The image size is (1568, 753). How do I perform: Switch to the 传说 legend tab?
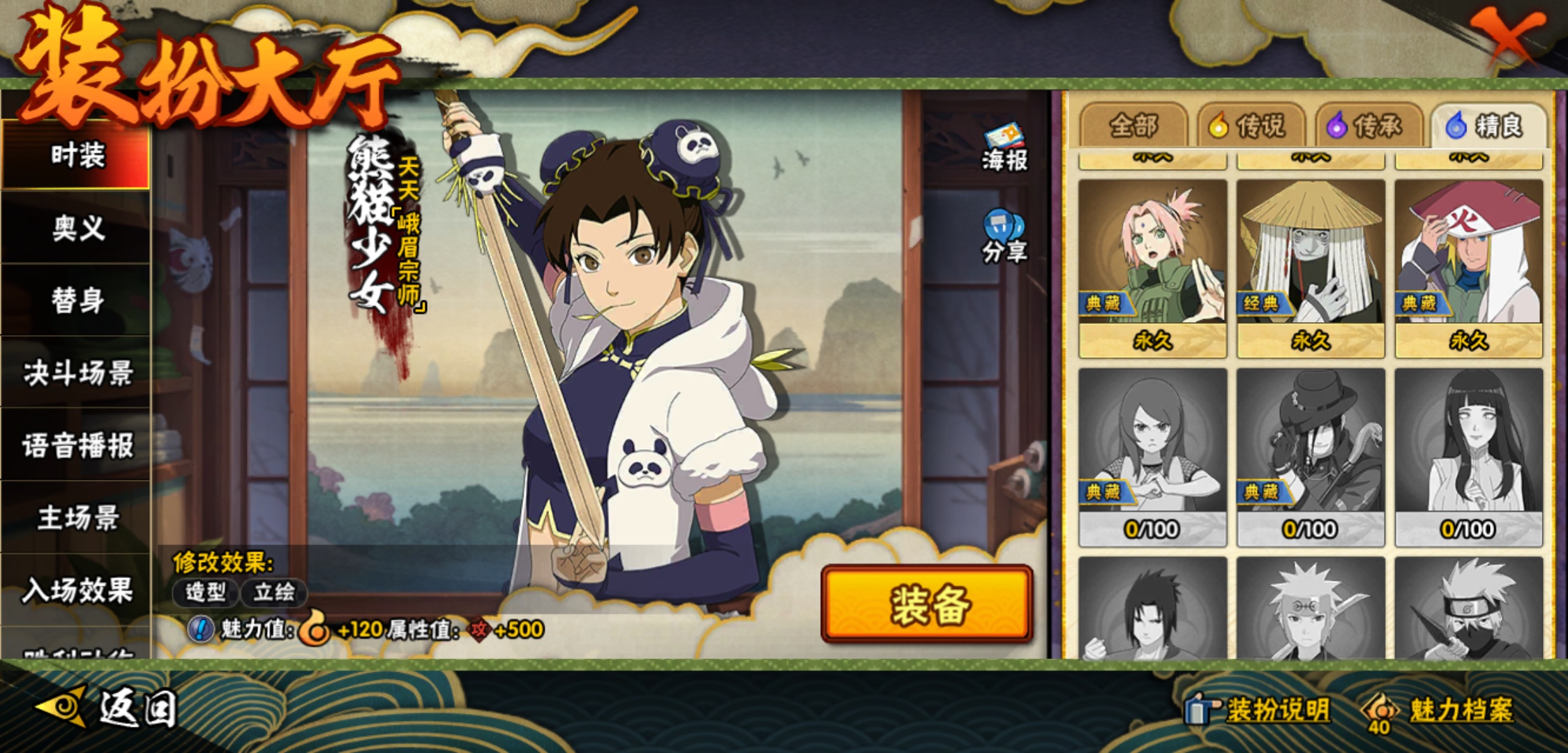pyautogui.click(x=1251, y=126)
